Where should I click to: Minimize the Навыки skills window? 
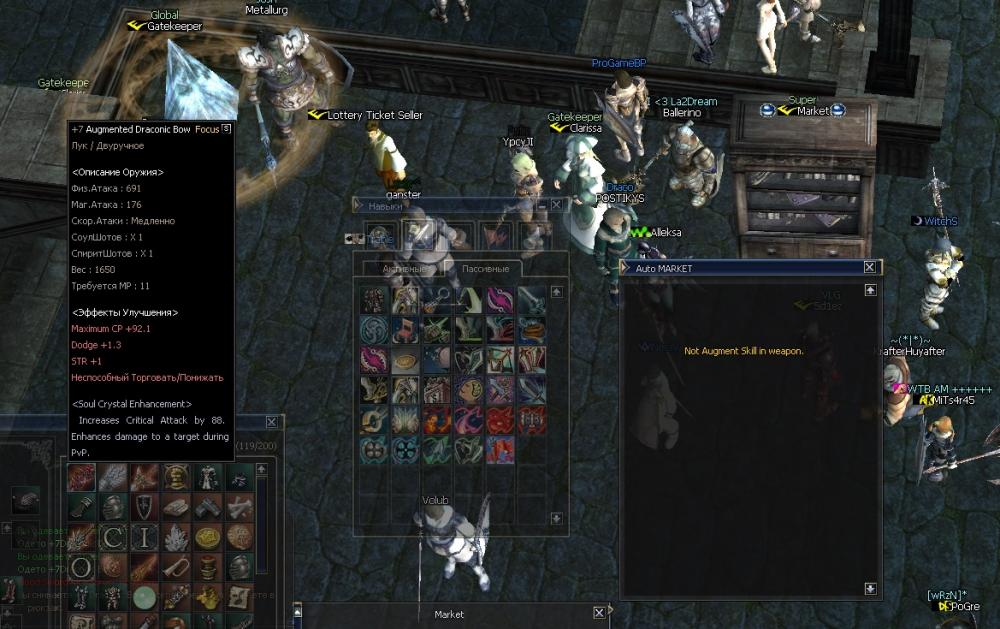pyautogui.click(x=542, y=204)
